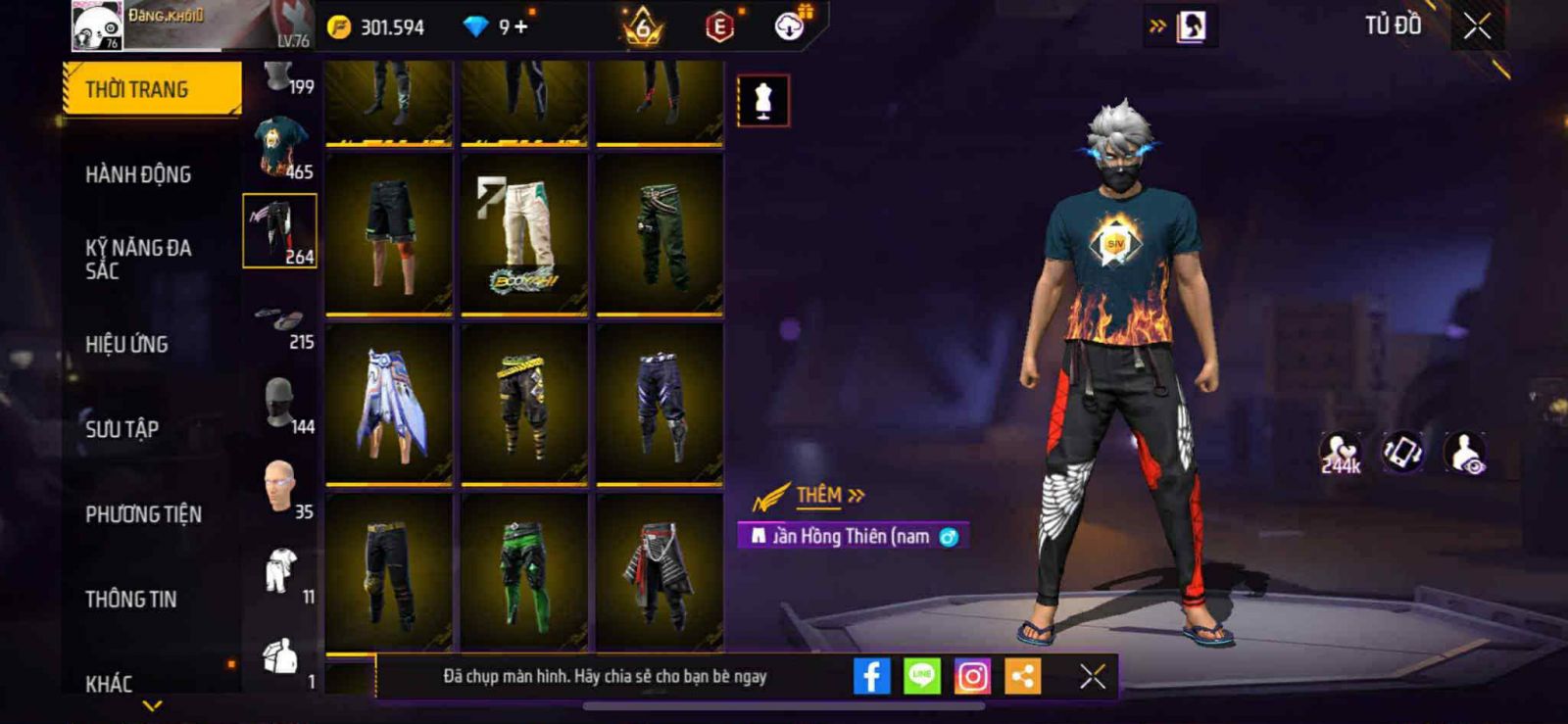This screenshot has height=724, width=1568.
Task: Open the head category showing 35
Action: pyautogui.click(x=281, y=488)
